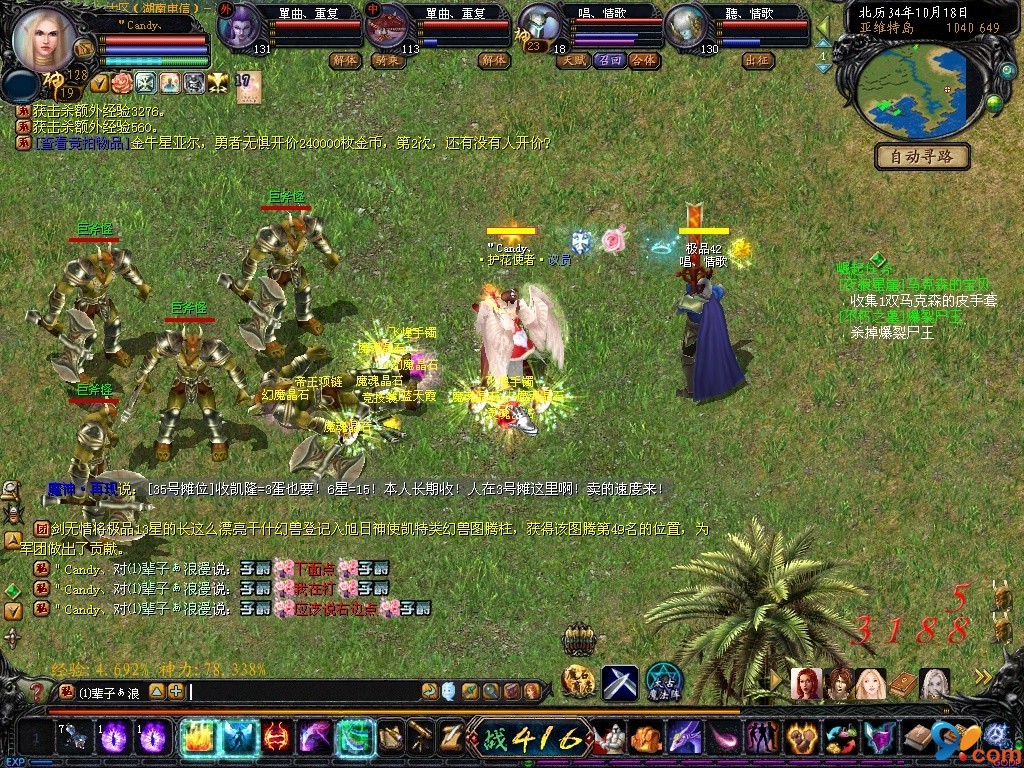Image resolution: width=1024 pixels, height=768 pixels.
Task: Select Candy's blonde character portrait
Action: coord(46,36)
